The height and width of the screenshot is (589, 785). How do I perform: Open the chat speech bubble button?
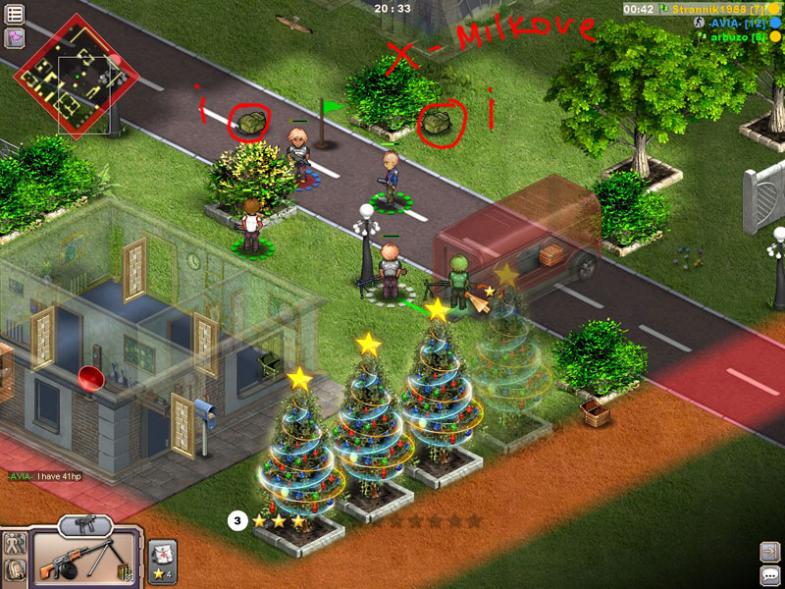(770, 575)
